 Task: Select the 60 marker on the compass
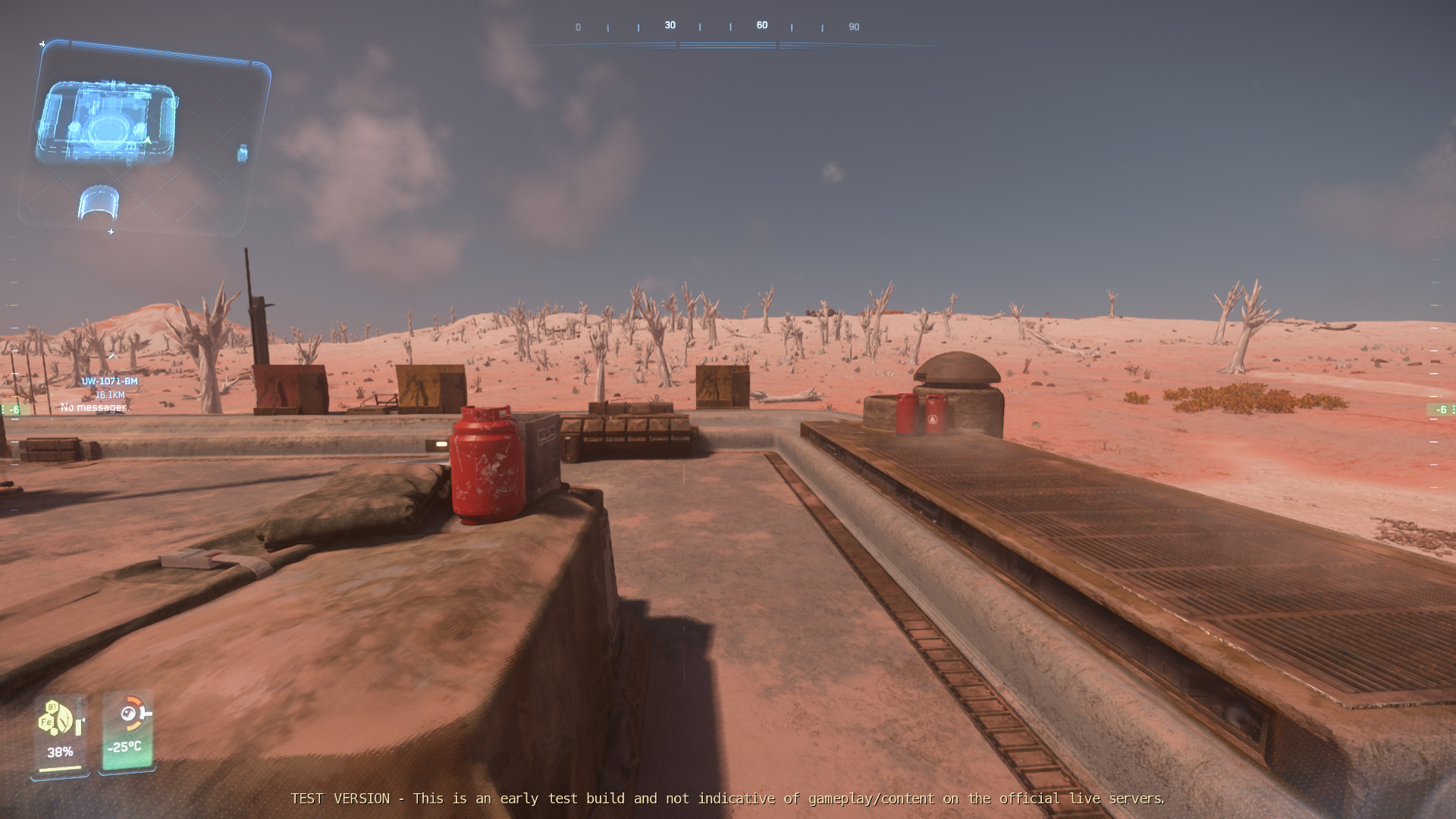[x=761, y=24]
